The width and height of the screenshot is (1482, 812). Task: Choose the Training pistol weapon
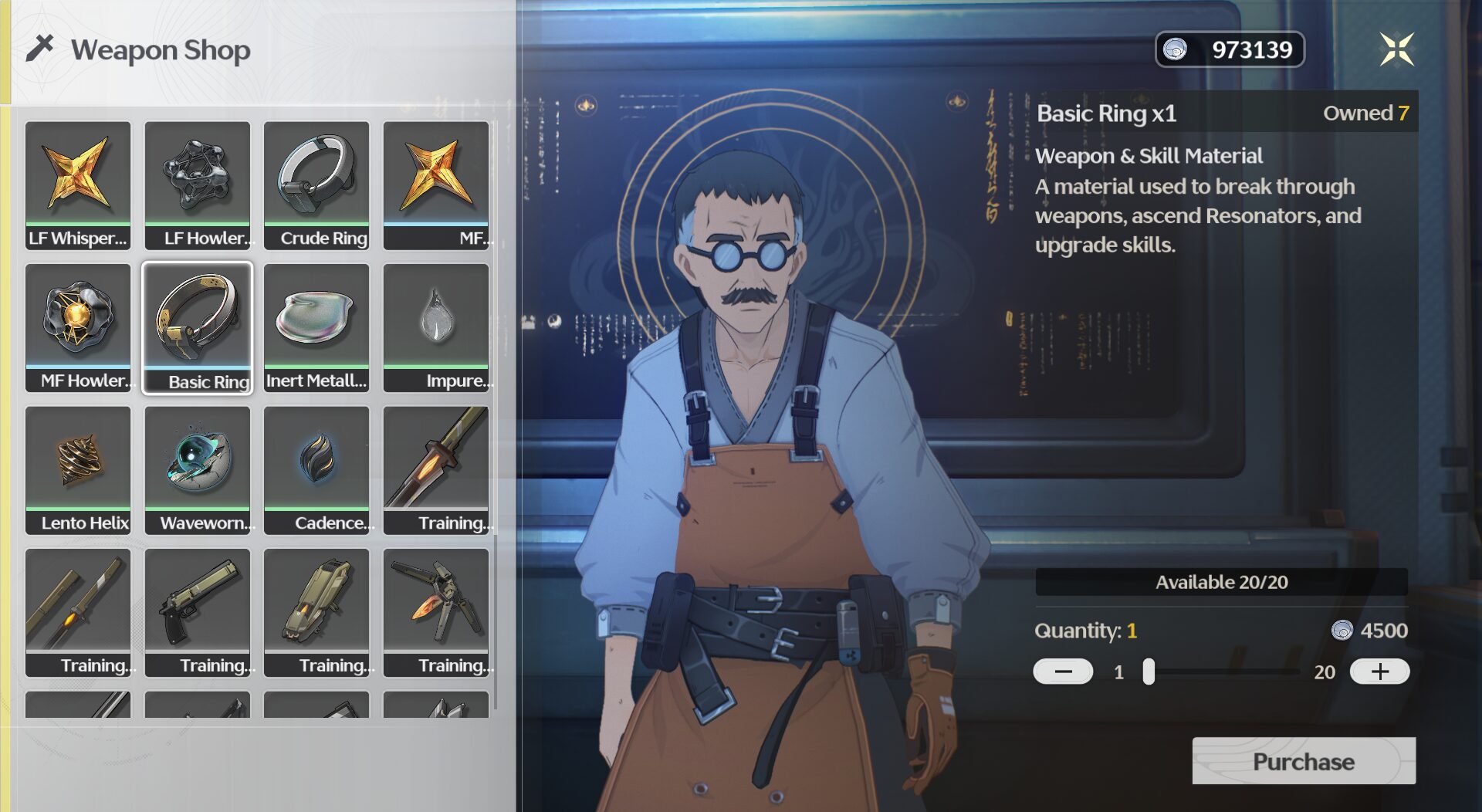click(198, 612)
